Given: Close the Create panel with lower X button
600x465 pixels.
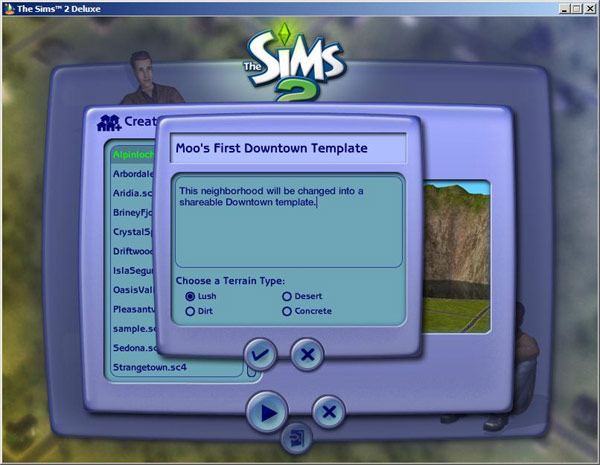Looking at the screenshot, I should point(328,411).
